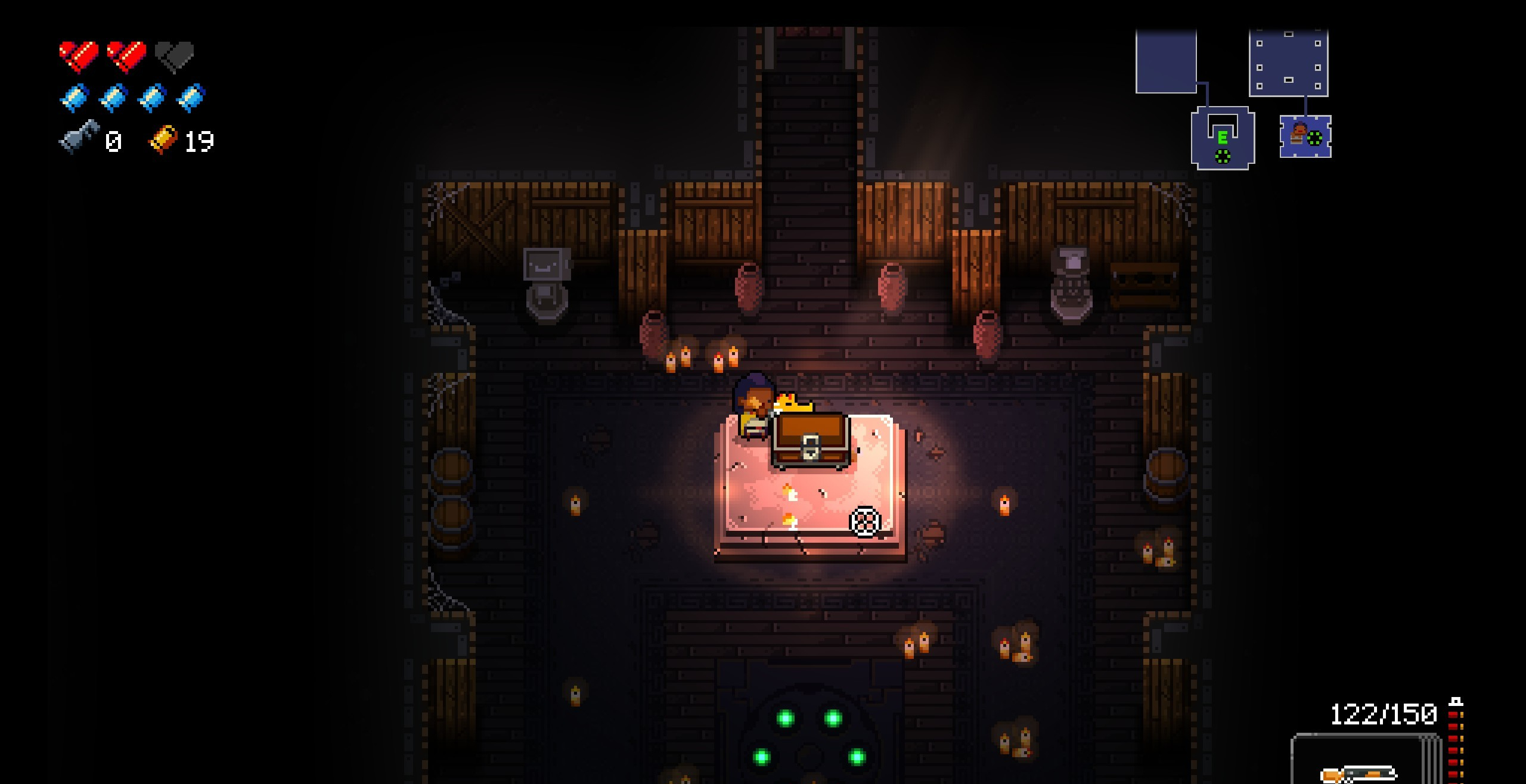Click the plain empty room on minimap

(1165, 62)
